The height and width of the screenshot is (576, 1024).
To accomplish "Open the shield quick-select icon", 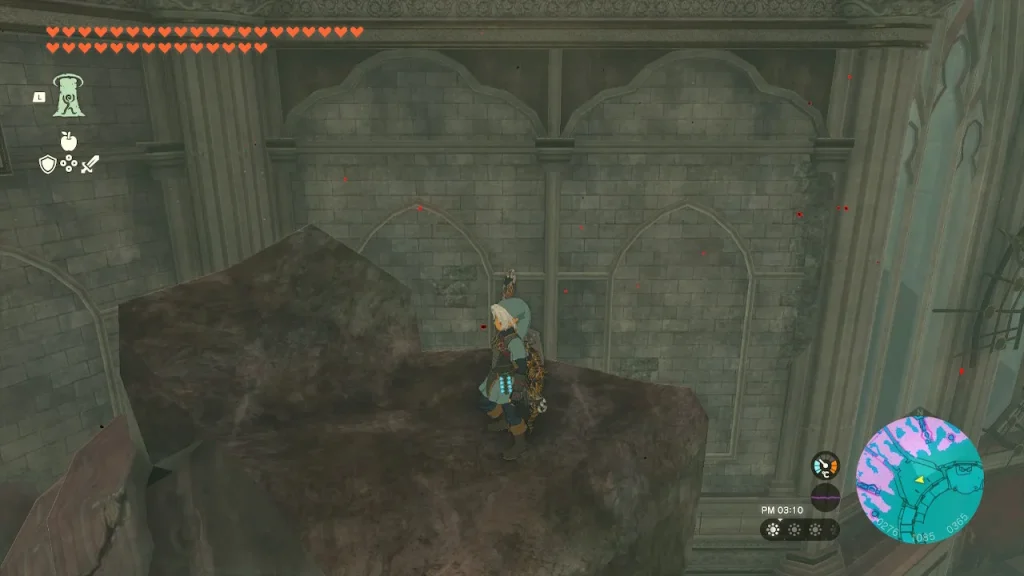I will [x=48, y=164].
